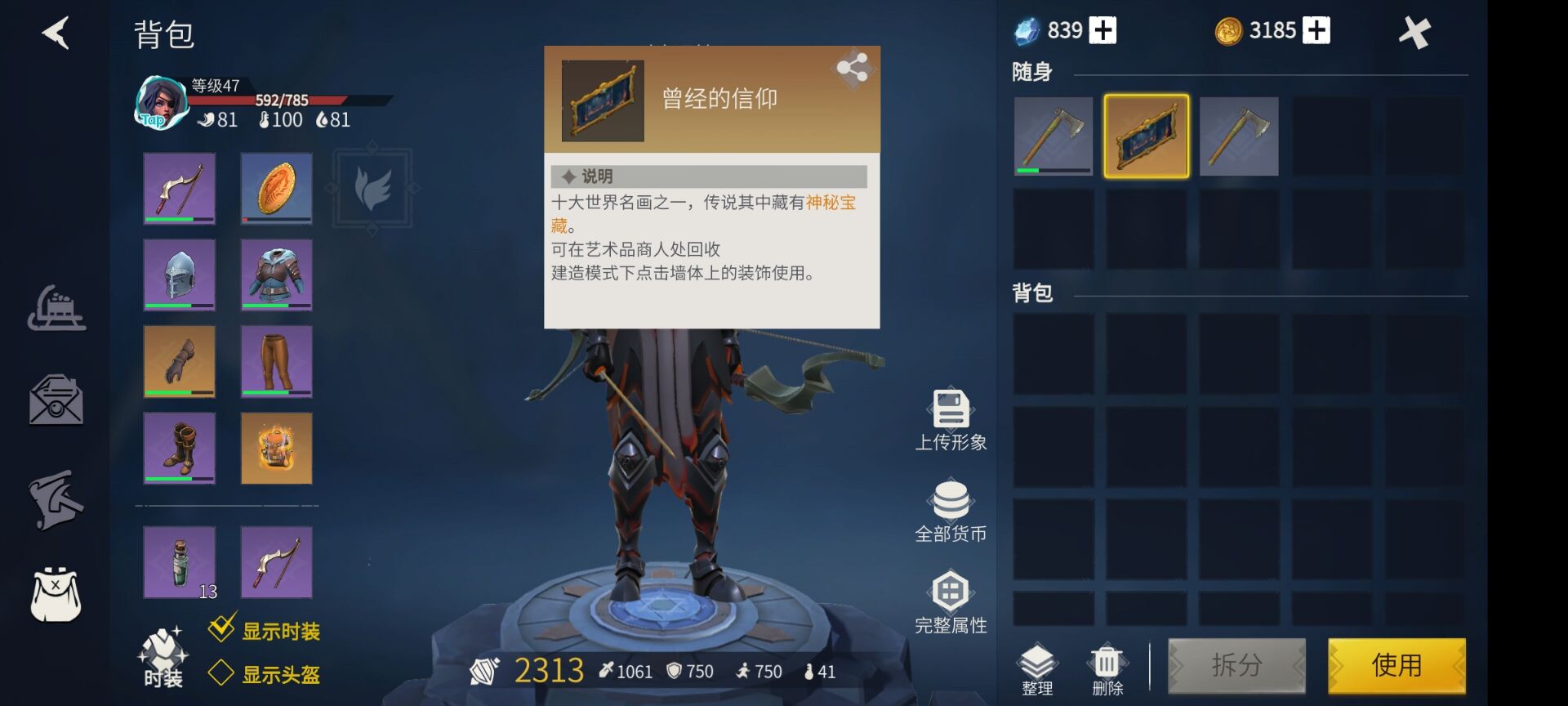Select the framed painting item slot
Viewport: 1568px width, 706px height.
(x=1146, y=136)
